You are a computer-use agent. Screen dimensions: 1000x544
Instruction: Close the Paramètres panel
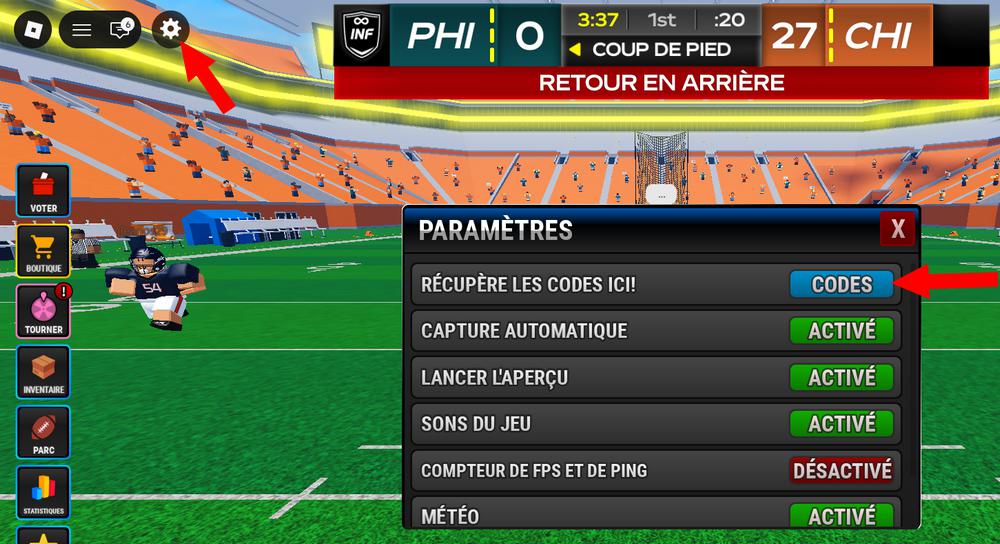pyautogui.click(x=897, y=230)
